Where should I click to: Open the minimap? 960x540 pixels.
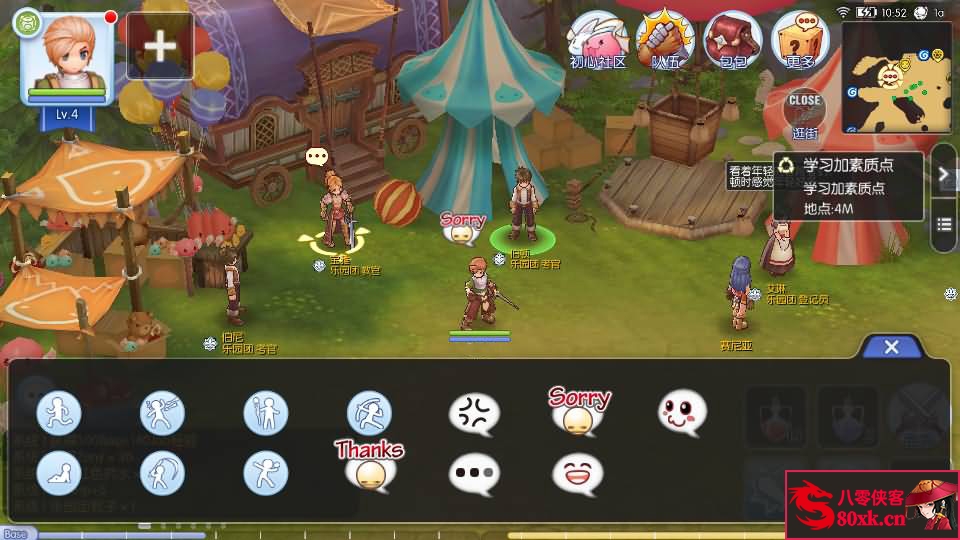click(x=897, y=78)
